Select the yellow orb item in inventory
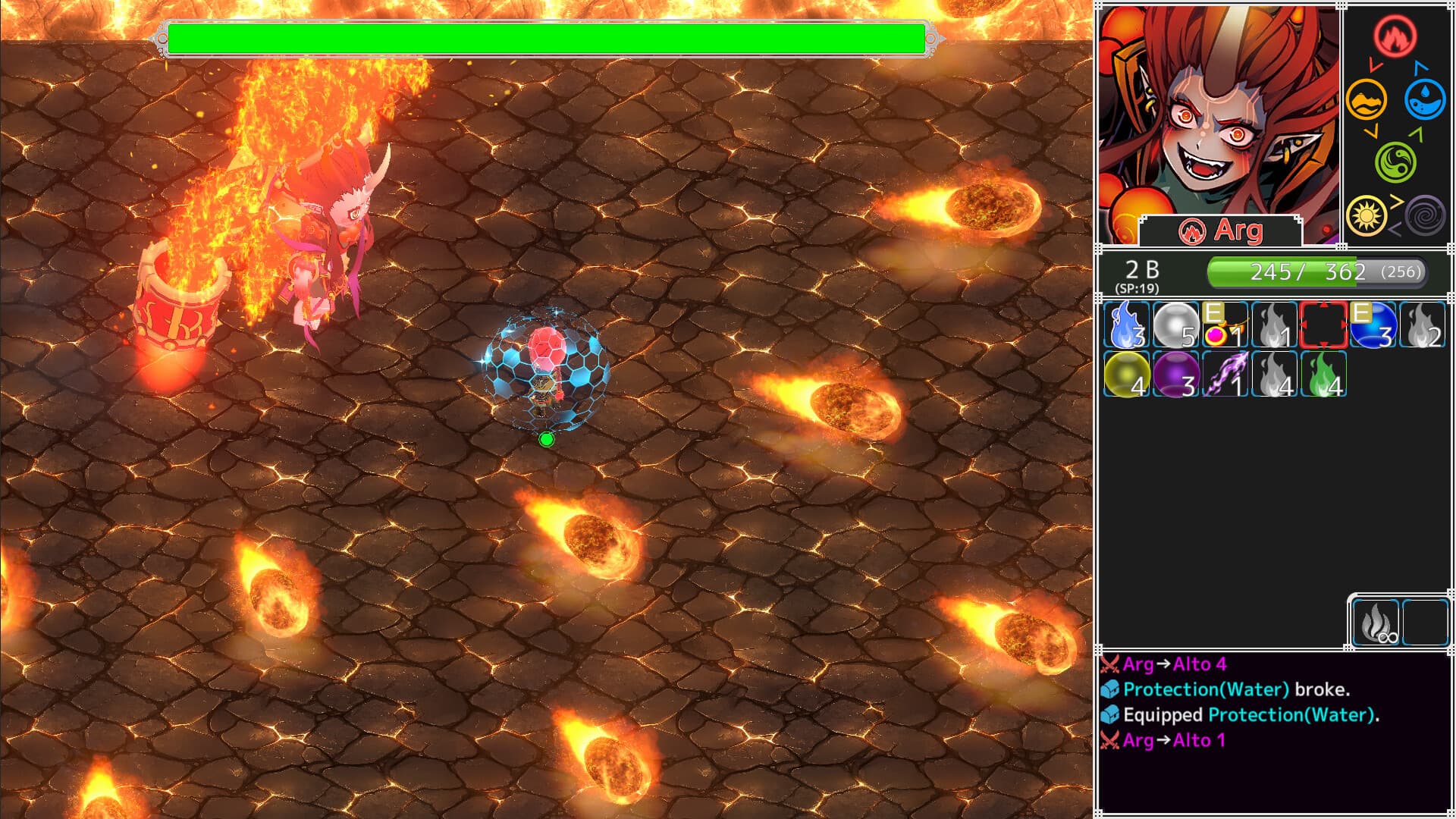 click(1125, 375)
